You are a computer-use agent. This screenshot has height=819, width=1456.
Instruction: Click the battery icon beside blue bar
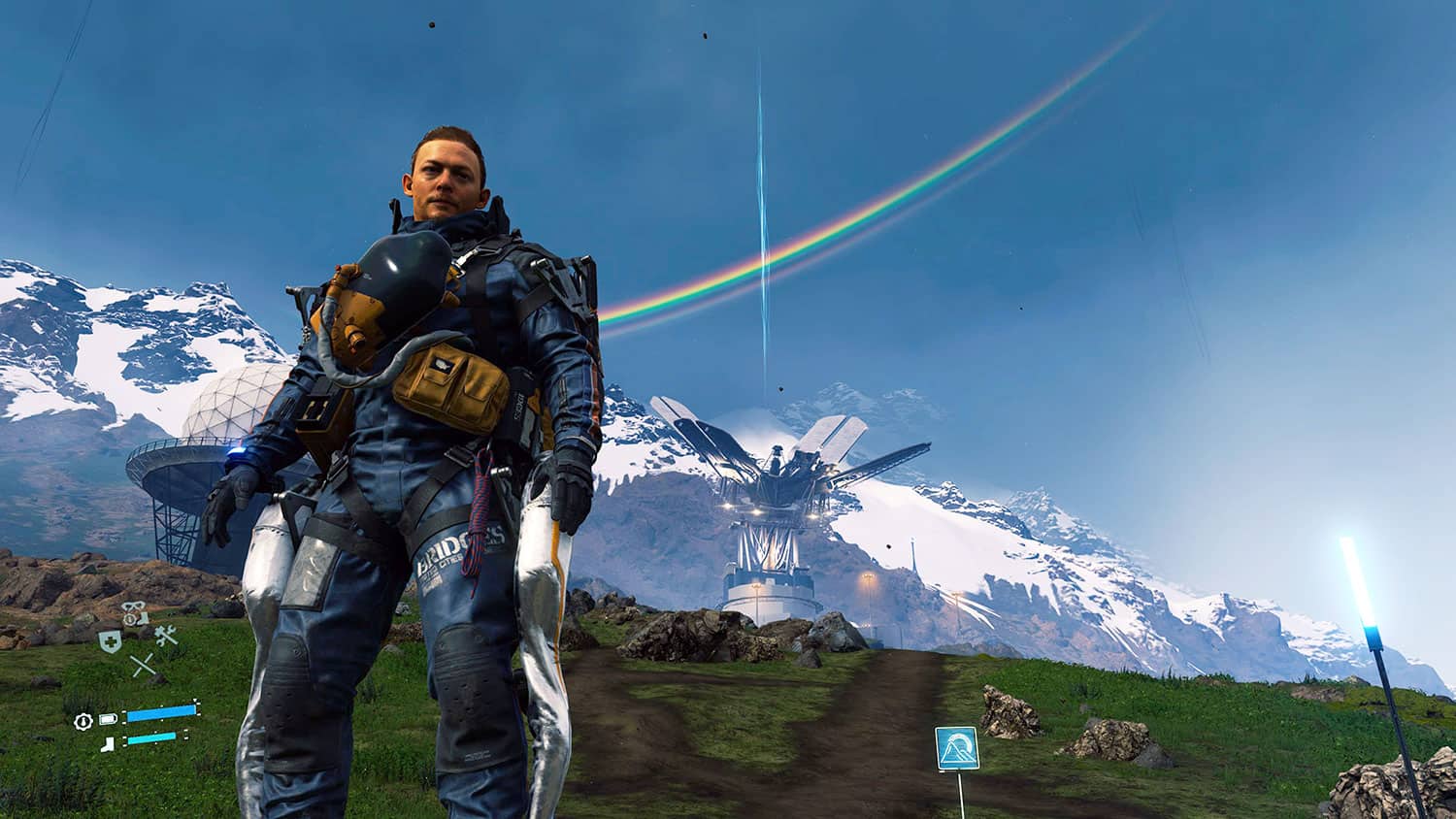(x=108, y=719)
